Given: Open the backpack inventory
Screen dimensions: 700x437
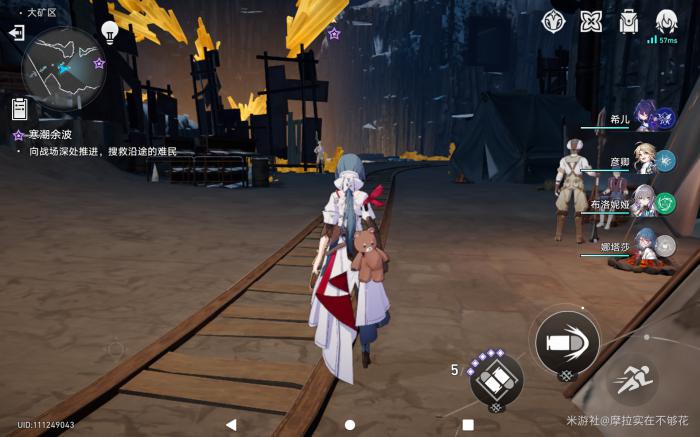Looking at the screenshot, I should pyautogui.click(x=629, y=21).
